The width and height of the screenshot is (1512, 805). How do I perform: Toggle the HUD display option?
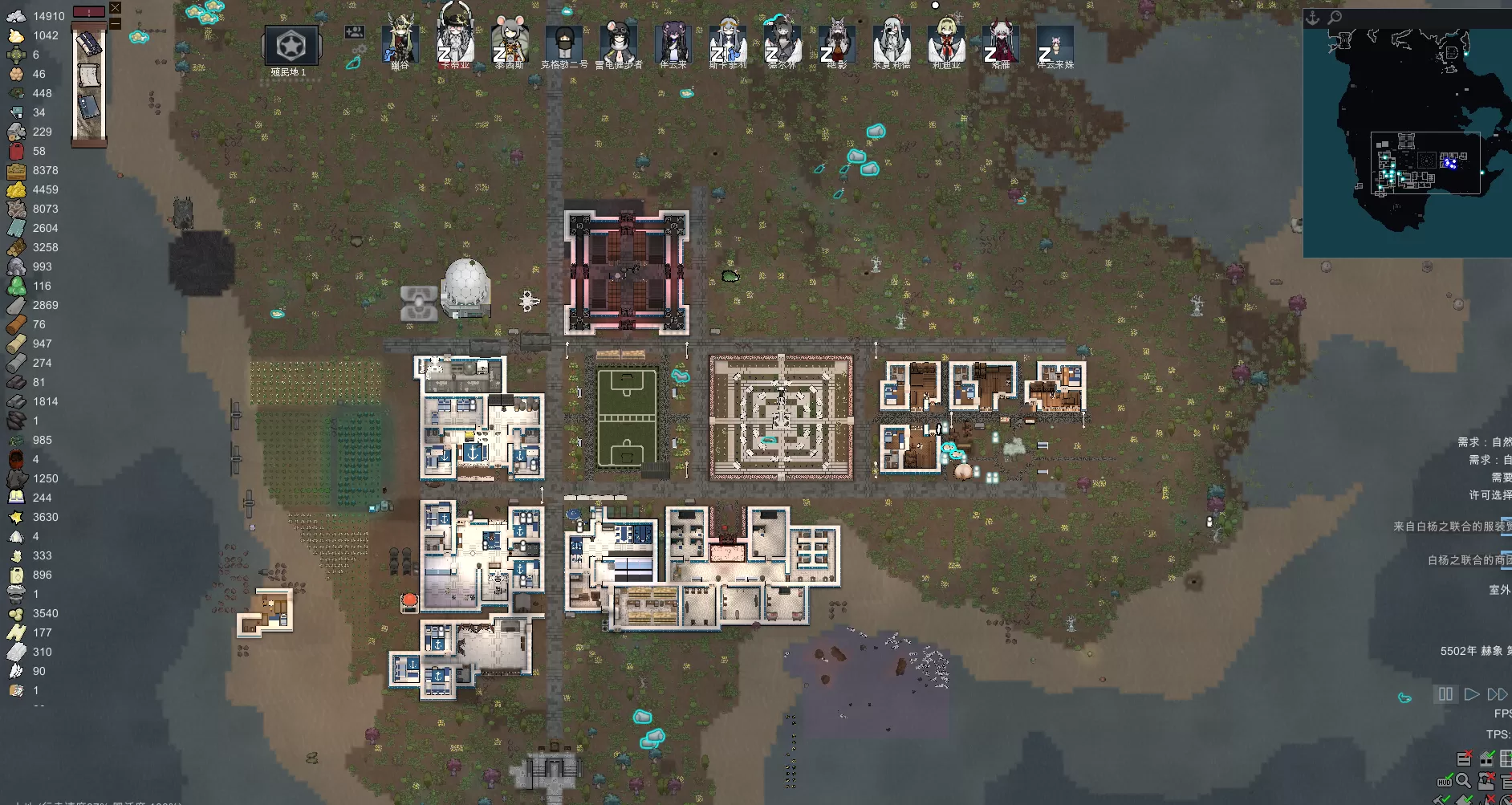[1445, 781]
